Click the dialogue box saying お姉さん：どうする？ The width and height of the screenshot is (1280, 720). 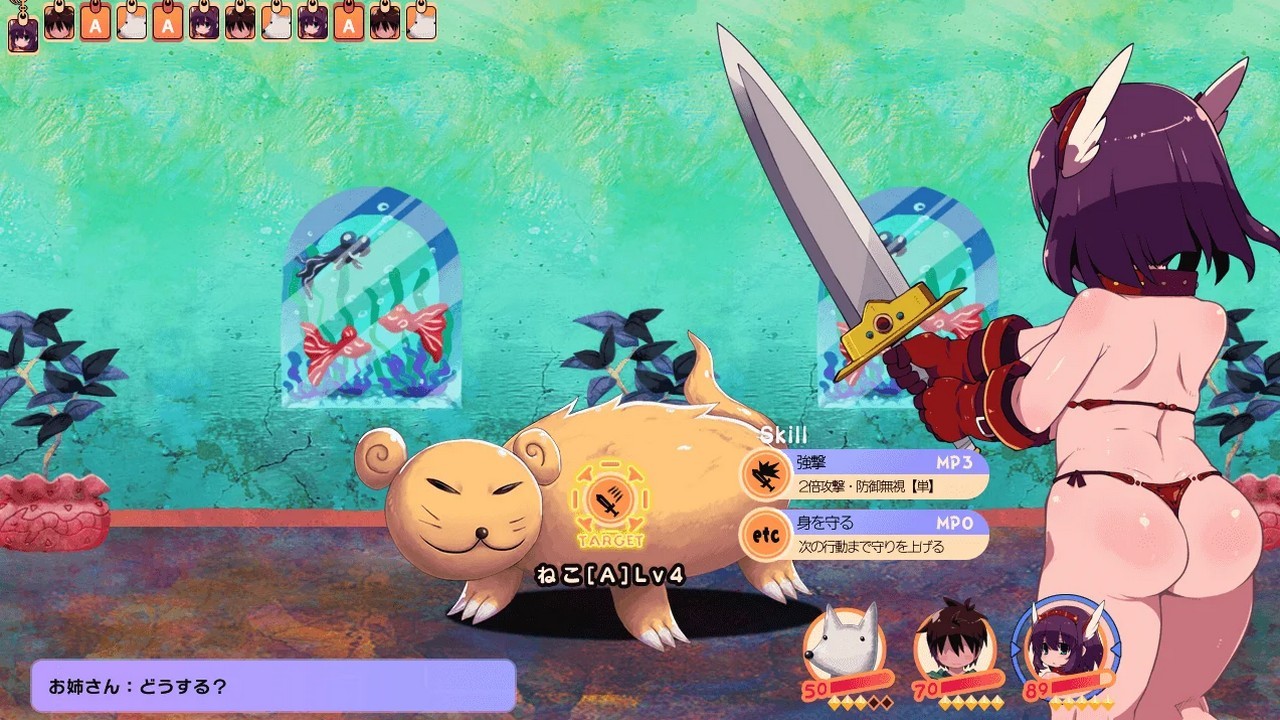click(x=270, y=687)
